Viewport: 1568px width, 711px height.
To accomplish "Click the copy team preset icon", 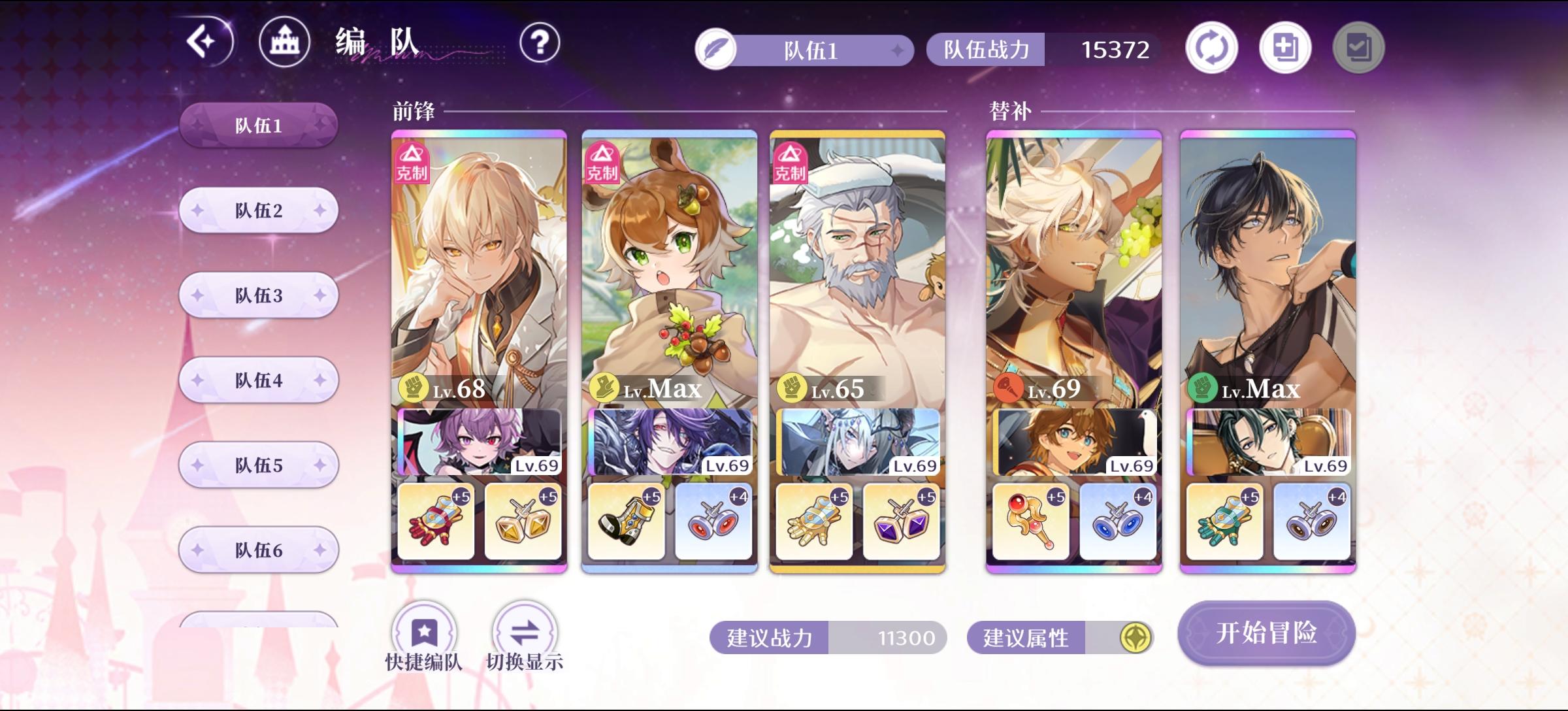I will [x=1284, y=47].
